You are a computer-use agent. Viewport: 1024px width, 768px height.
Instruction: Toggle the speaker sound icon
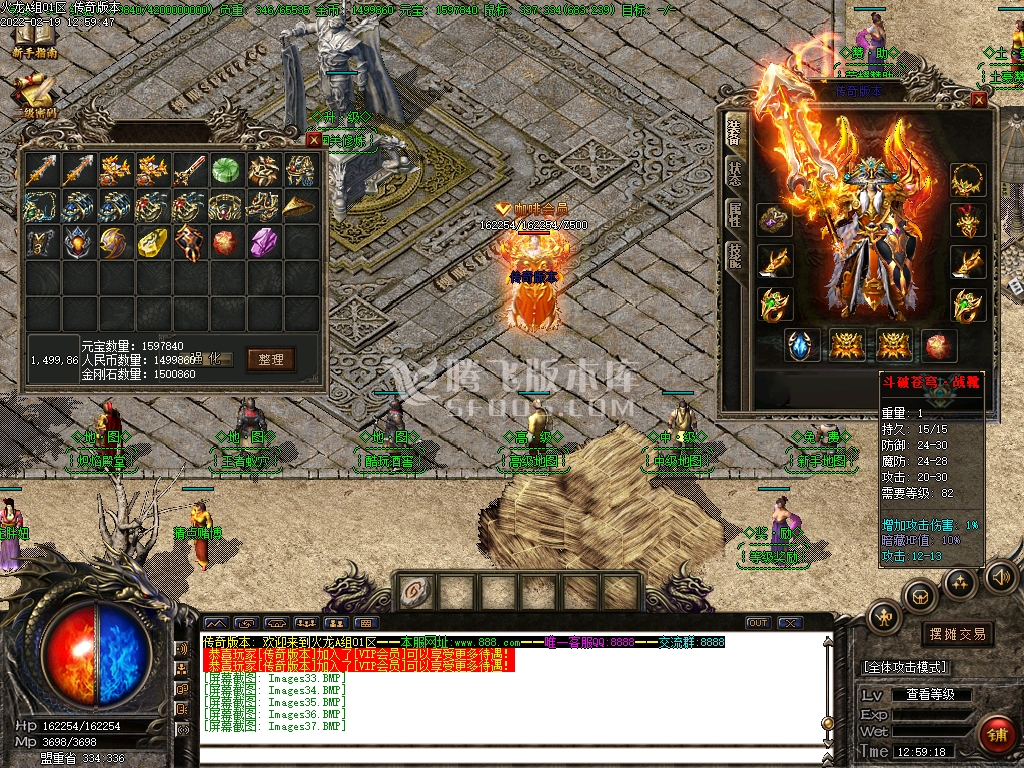[x=1000, y=577]
